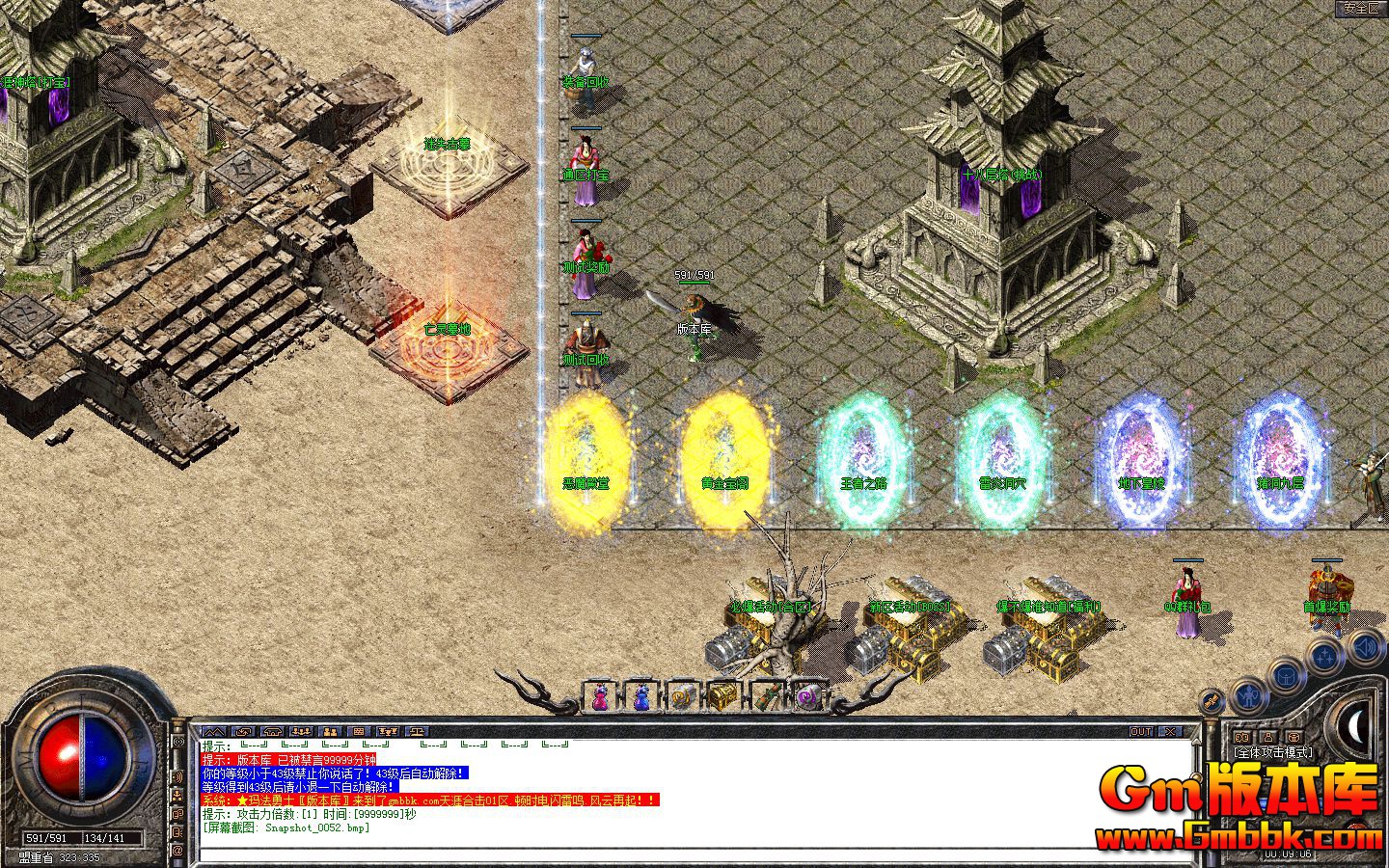Viewport: 1389px width, 868px height.
Task: Expand the chat panel with the arrow toolbar icon
Action: tap(214, 731)
